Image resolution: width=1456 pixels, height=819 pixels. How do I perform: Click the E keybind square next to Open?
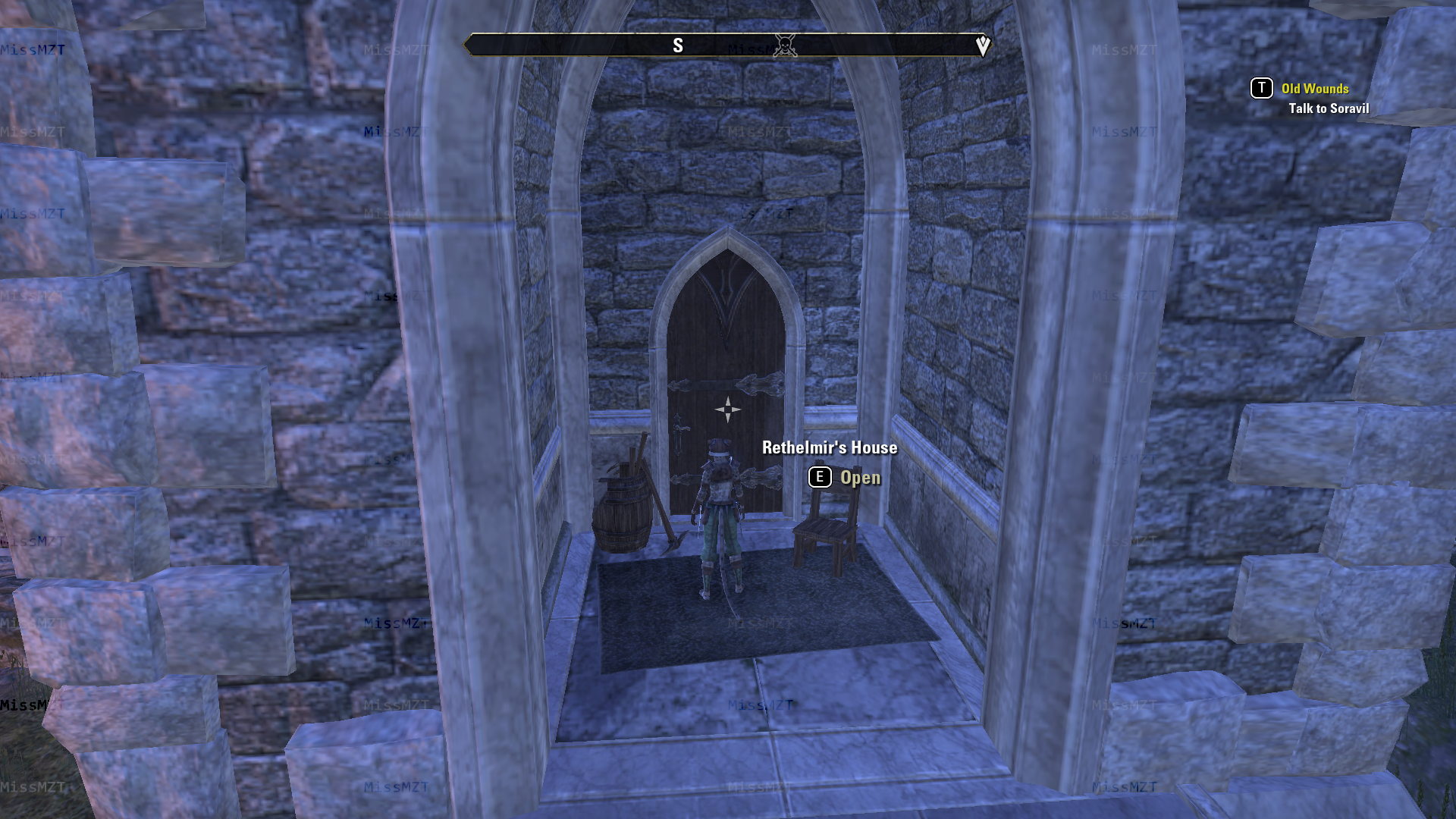(819, 477)
